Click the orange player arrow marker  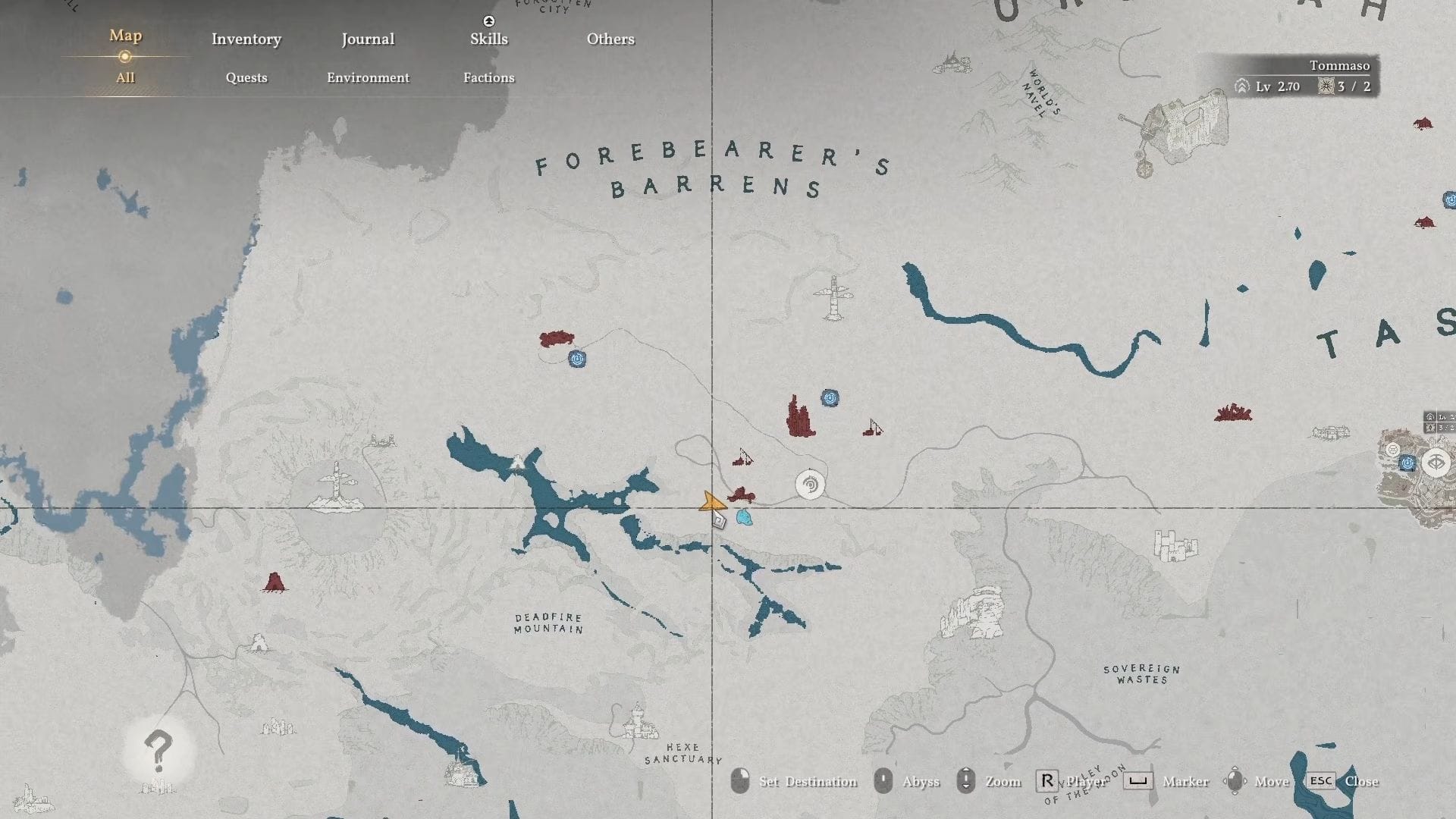coord(711,502)
